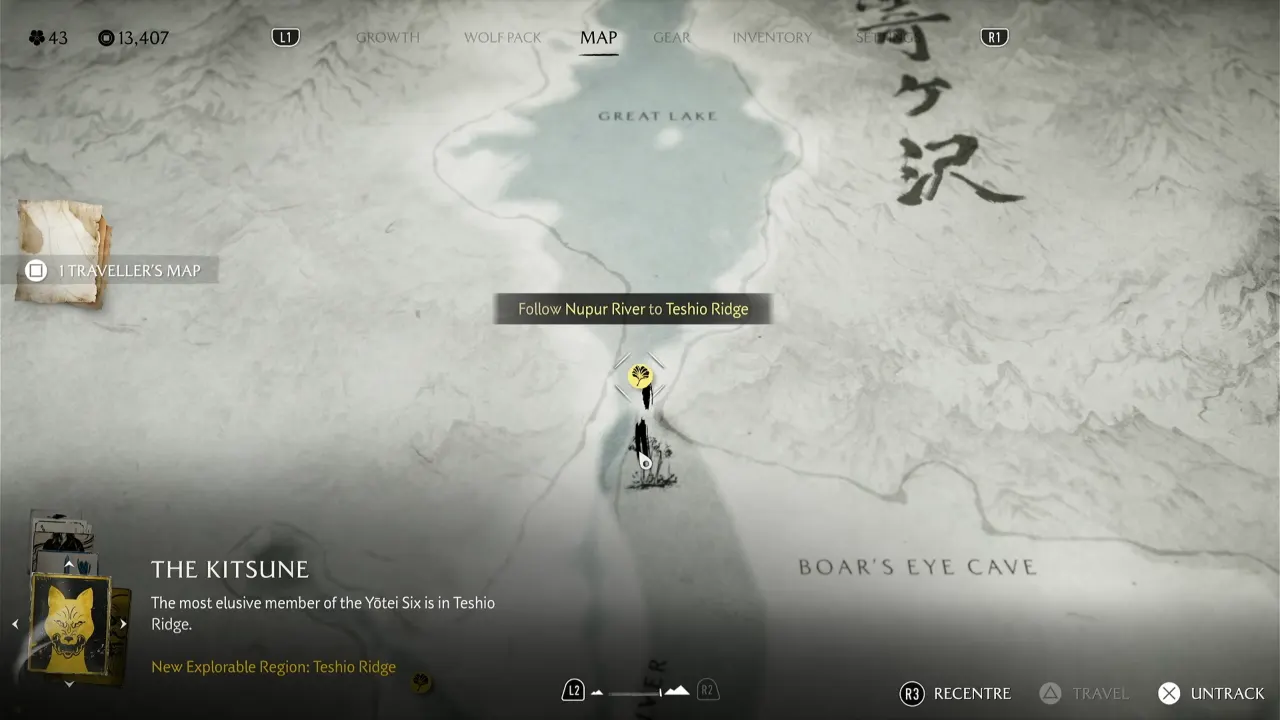This screenshot has height=720, width=1280.
Task: Click the R3 Recentre button icon
Action: [911, 693]
